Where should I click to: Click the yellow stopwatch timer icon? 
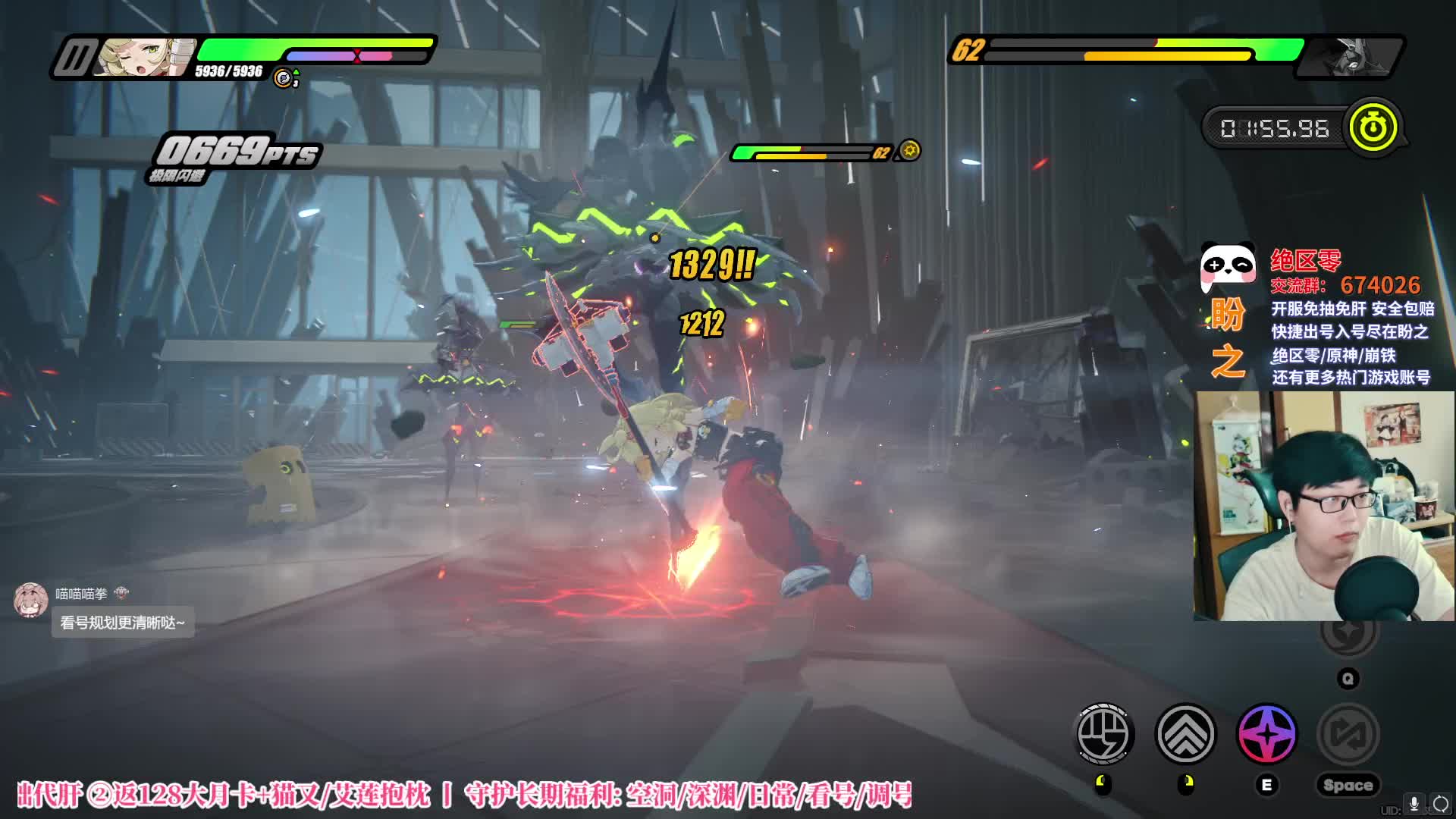(1372, 127)
